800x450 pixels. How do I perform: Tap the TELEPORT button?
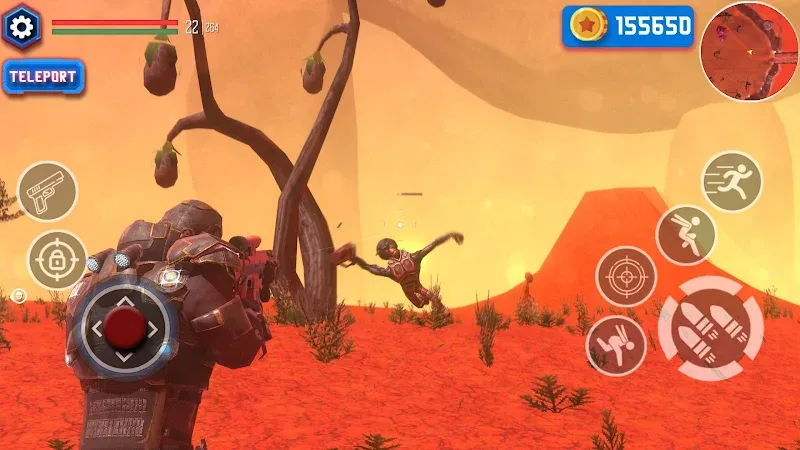(44, 78)
